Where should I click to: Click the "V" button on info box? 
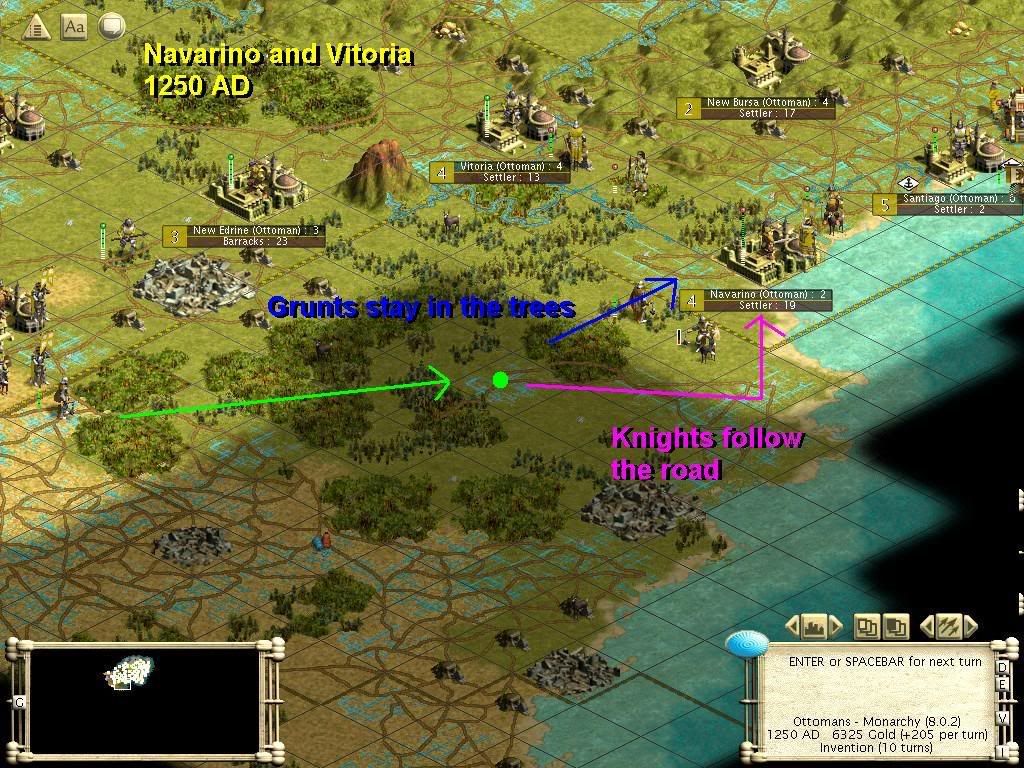coord(1003,717)
